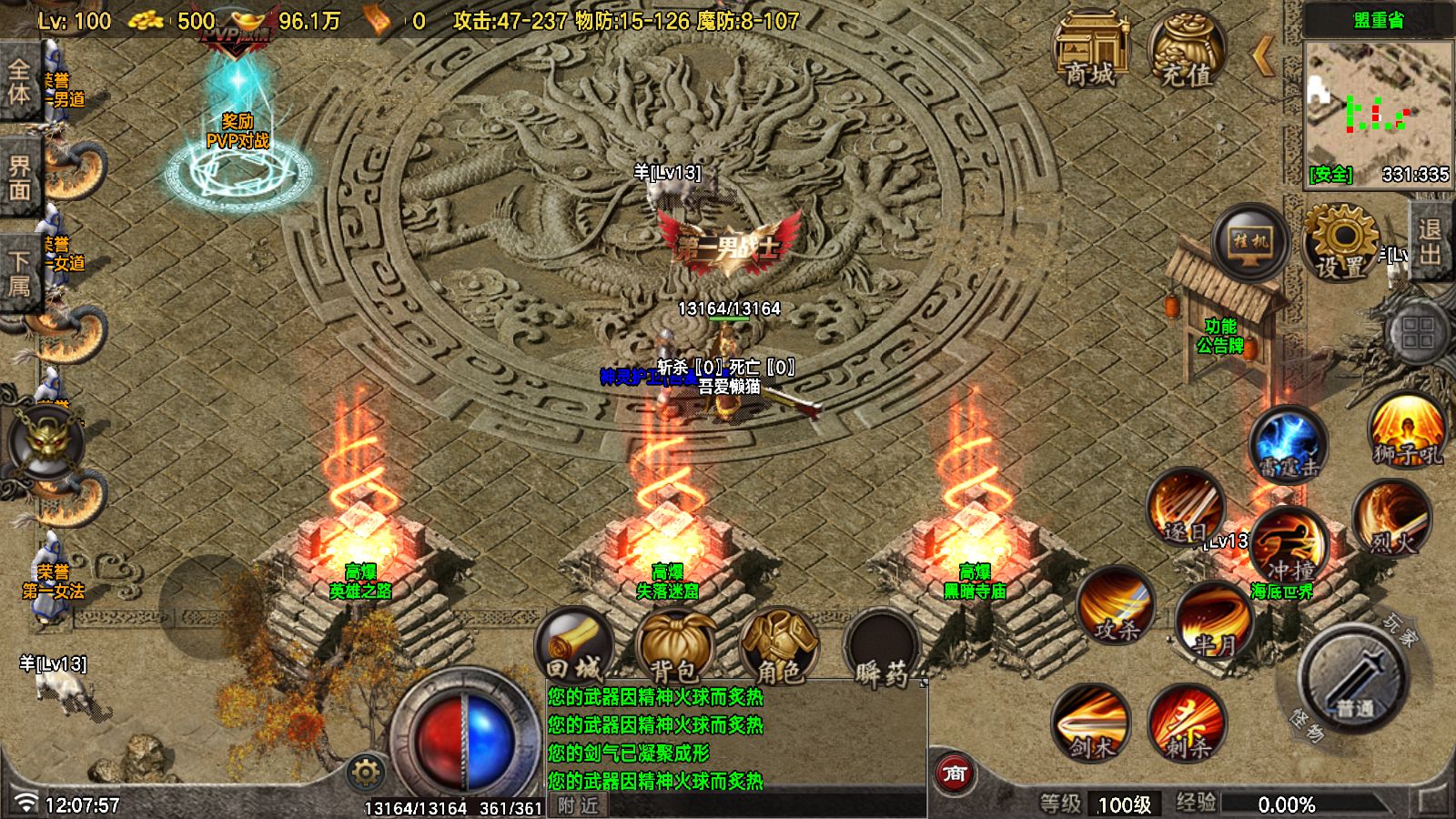Image resolution: width=1456 pixels, height=819 pixels.
Task: Use the 刺杀 skill
Action: [x=1187, y=723]
